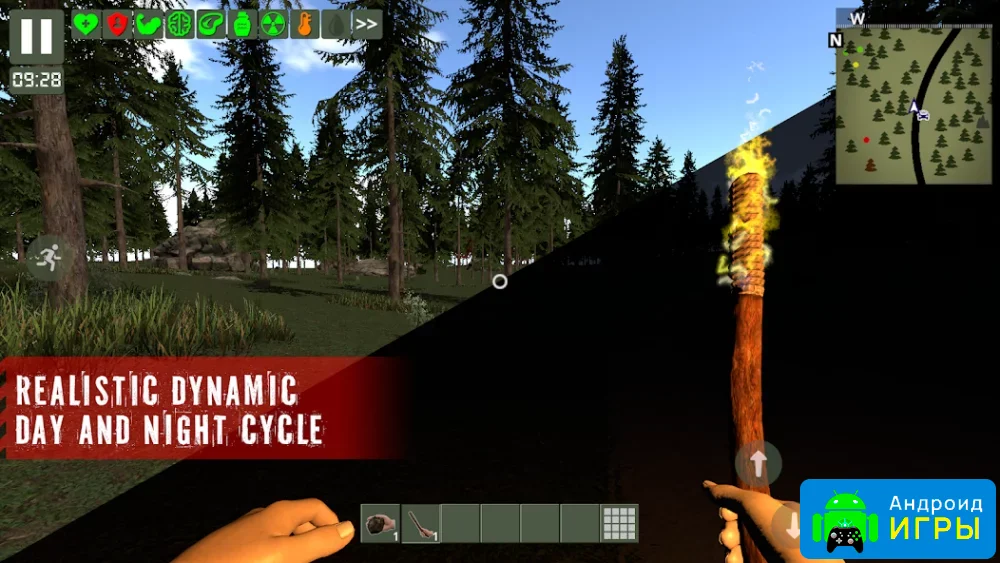Tap the meat steak hunger icon
Image resolution: width=1000 pixels, height=563 pixels.
pyautogui.click(x=210, y=25)
